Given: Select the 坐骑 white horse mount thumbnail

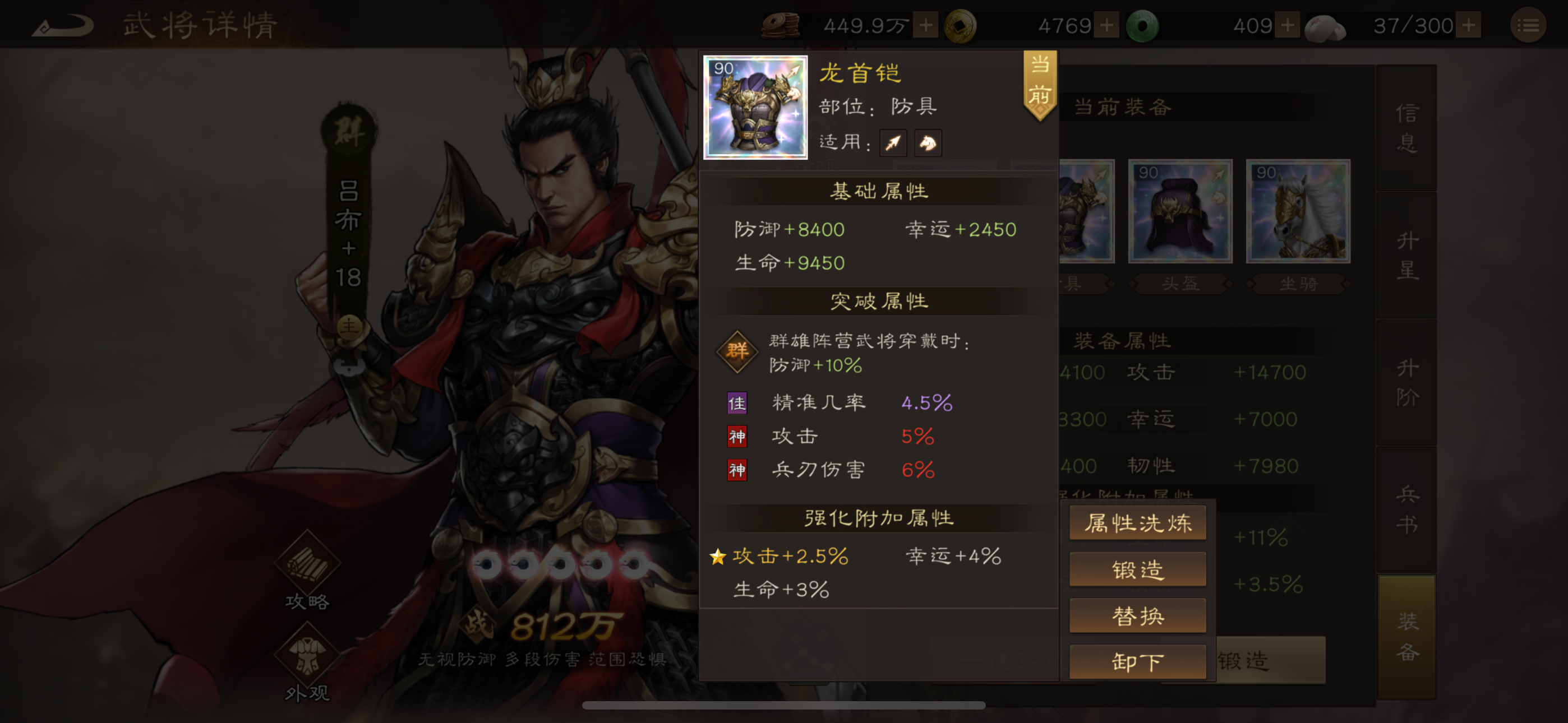Looking at the screenshot, I should tap(1297, 211).
